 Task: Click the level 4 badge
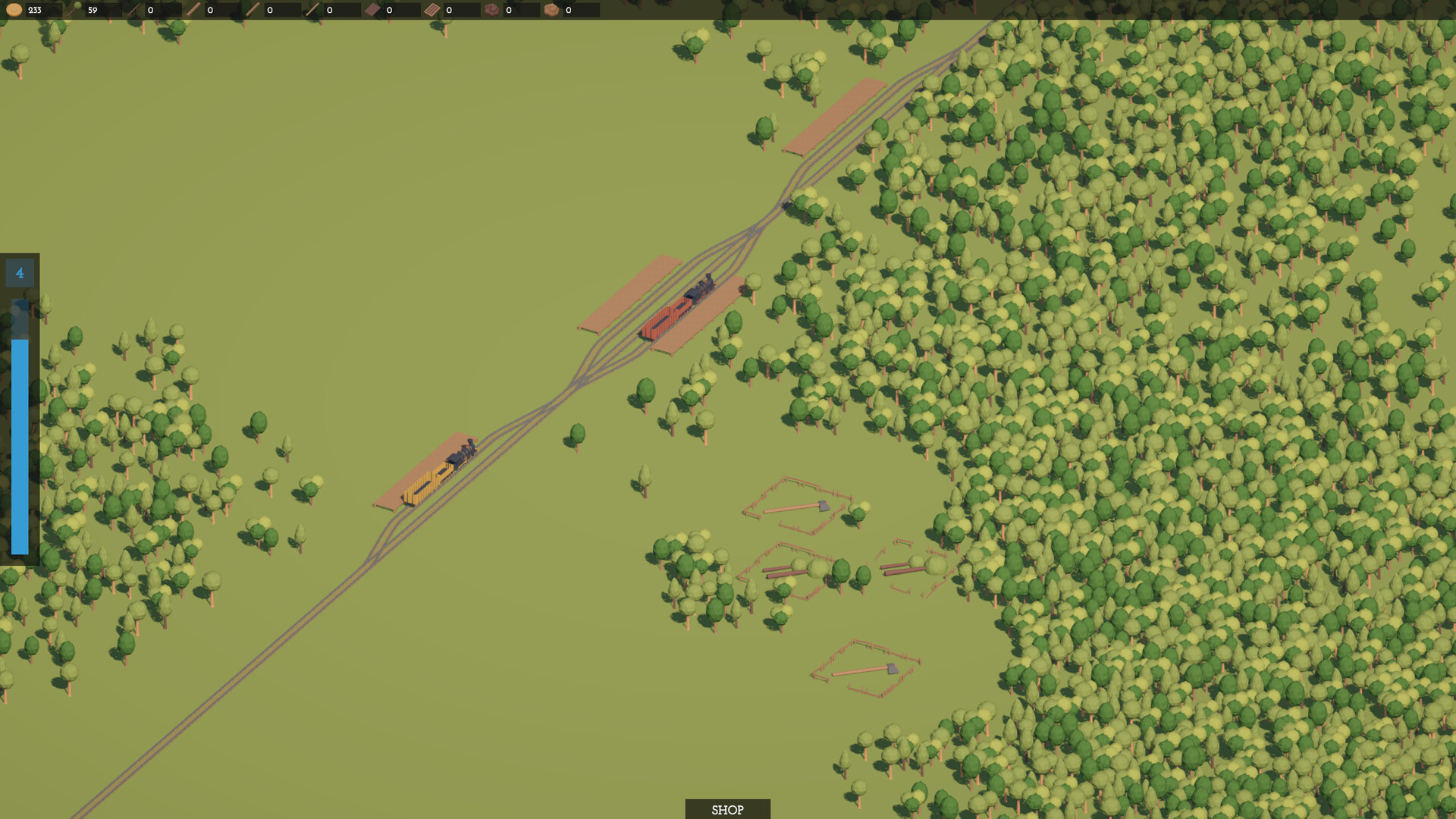[x=20, y=272]
